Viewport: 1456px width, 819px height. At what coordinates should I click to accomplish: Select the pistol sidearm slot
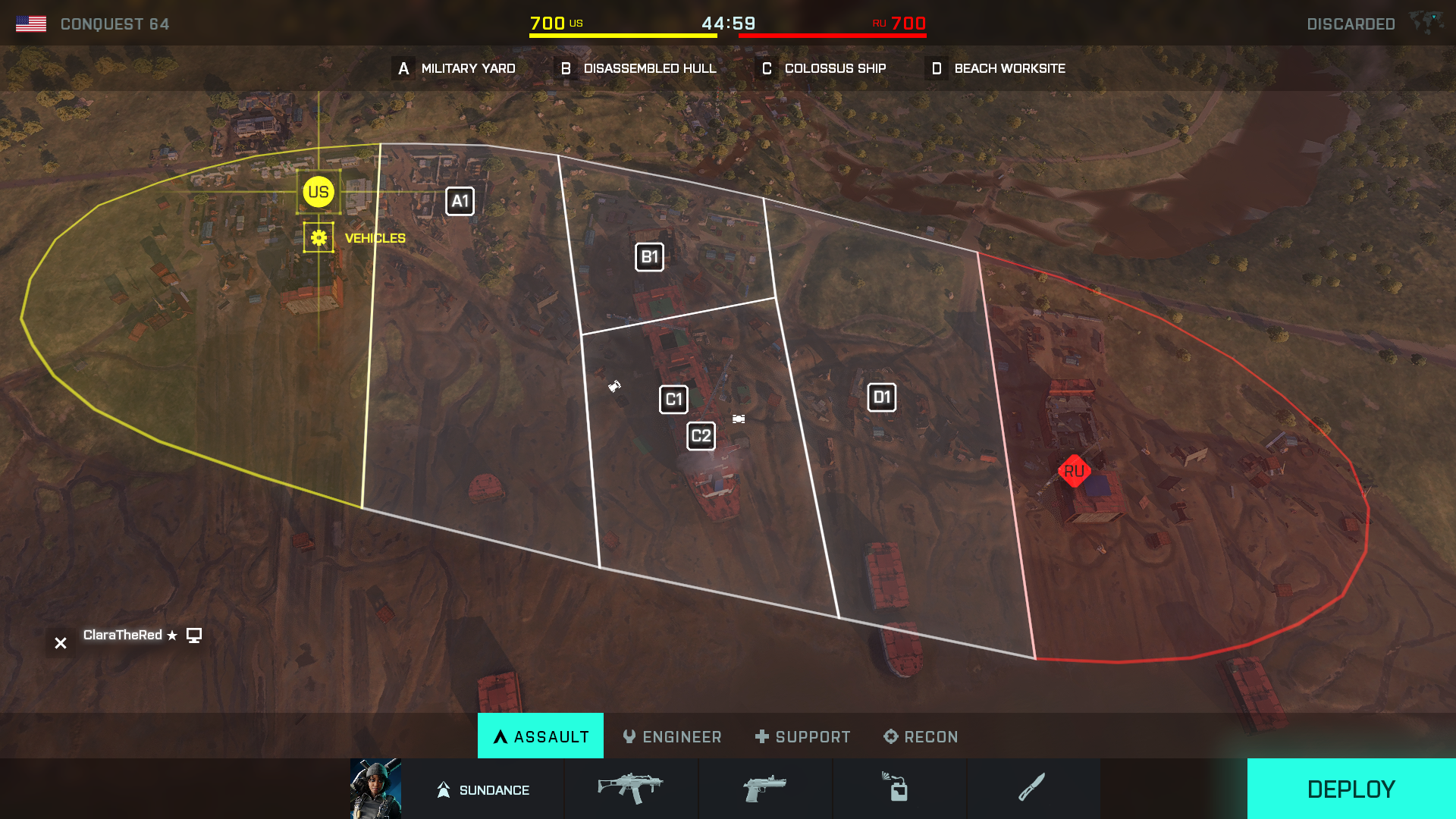(765, 789)
